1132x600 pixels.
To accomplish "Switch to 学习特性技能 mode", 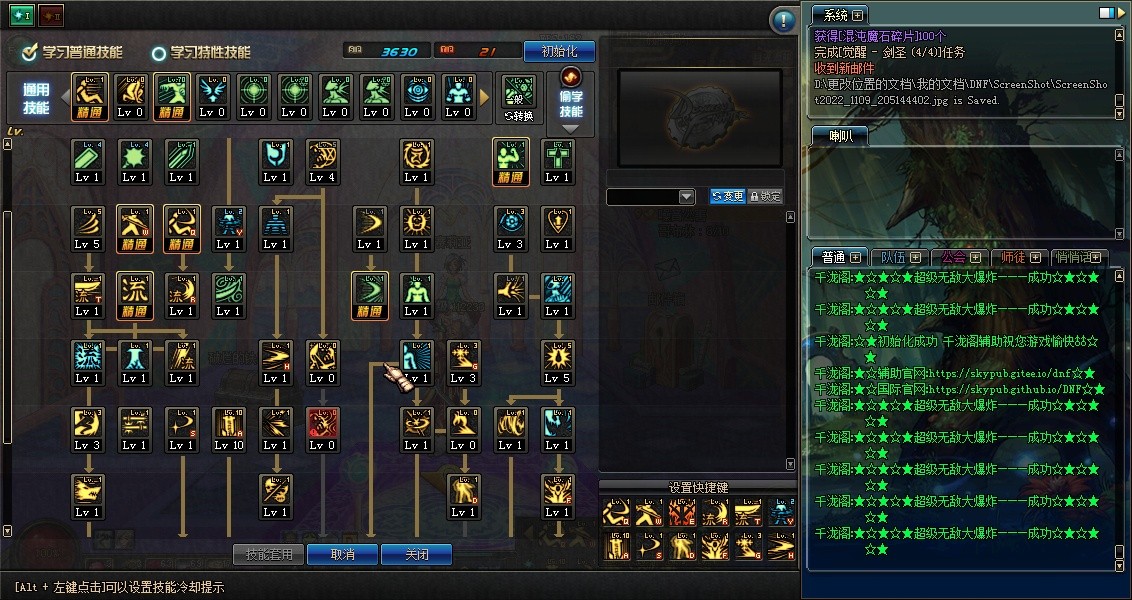I will tap(200, 52).
